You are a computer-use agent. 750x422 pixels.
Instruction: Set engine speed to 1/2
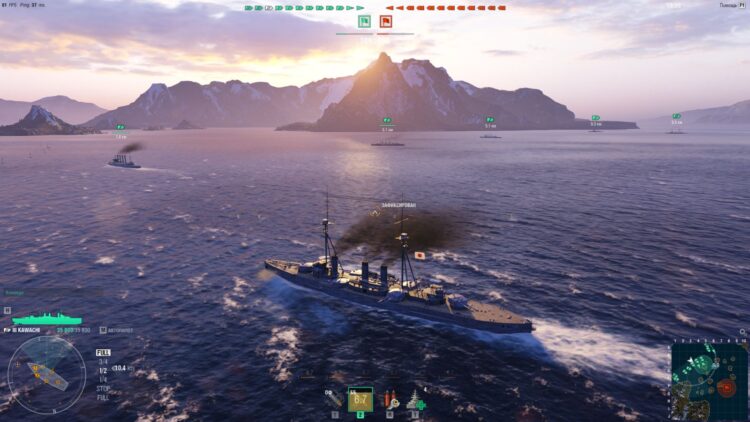pos(102,369)
